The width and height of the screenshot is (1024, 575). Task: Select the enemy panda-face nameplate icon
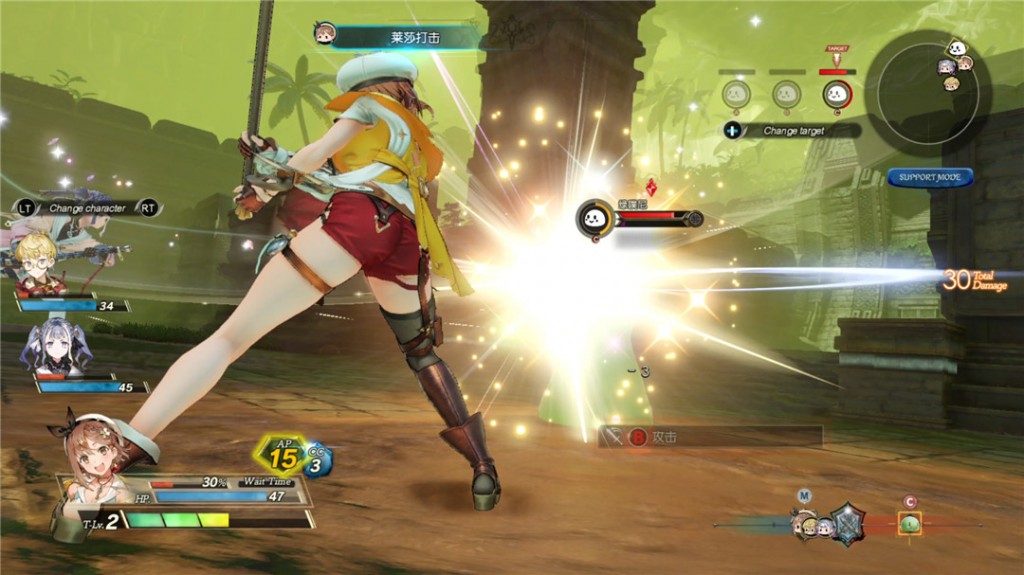coord(594,218)
